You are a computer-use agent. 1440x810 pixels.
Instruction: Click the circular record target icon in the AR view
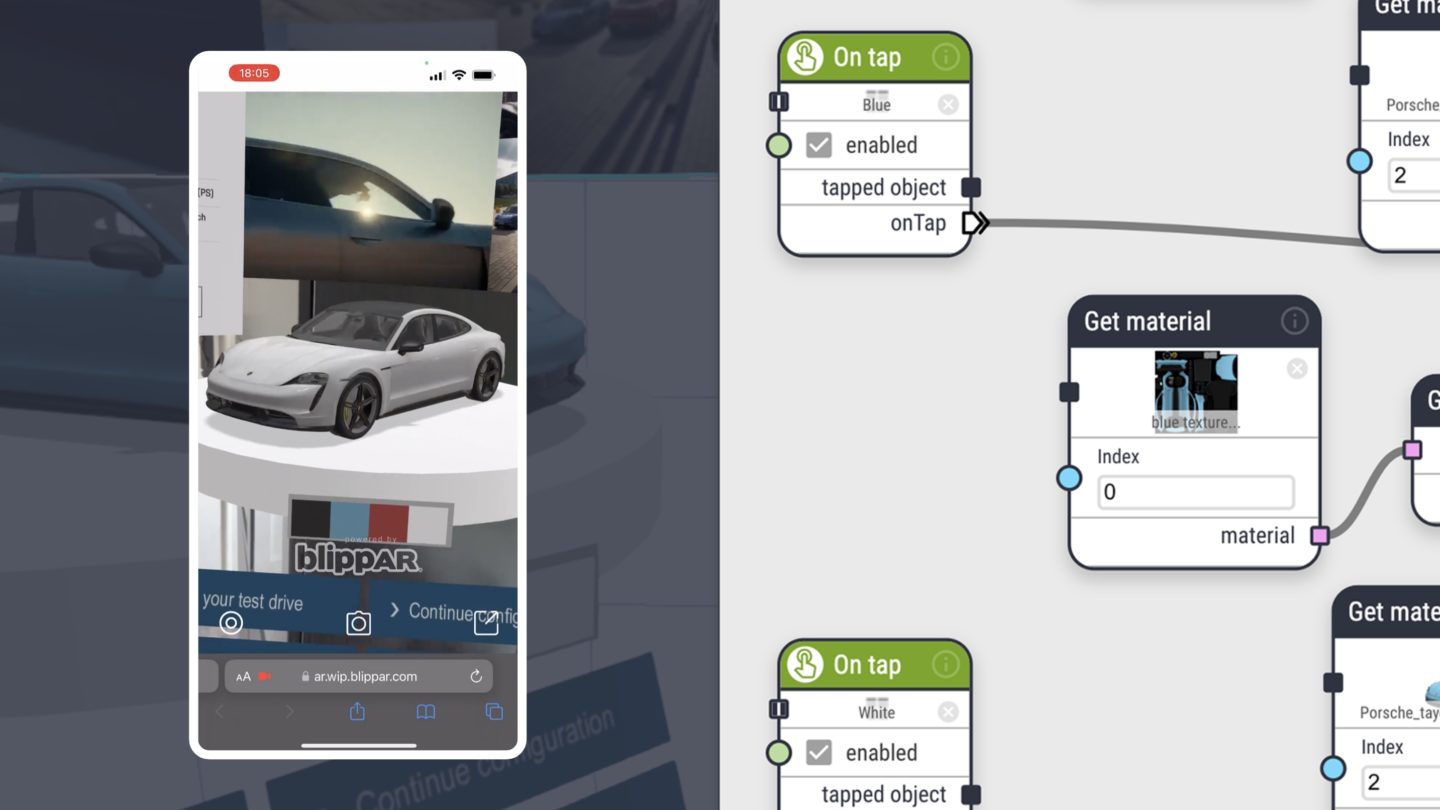tap(231, 622)
